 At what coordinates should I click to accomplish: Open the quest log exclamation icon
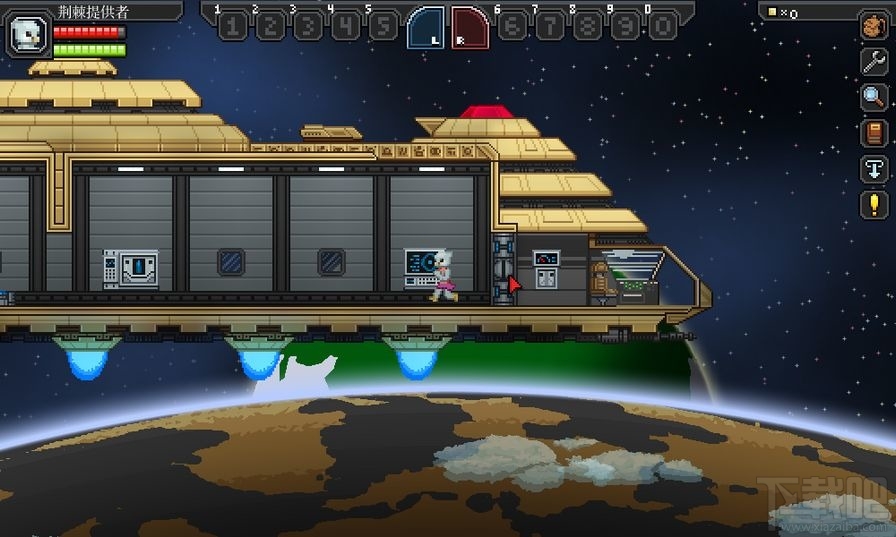point(874,205)
